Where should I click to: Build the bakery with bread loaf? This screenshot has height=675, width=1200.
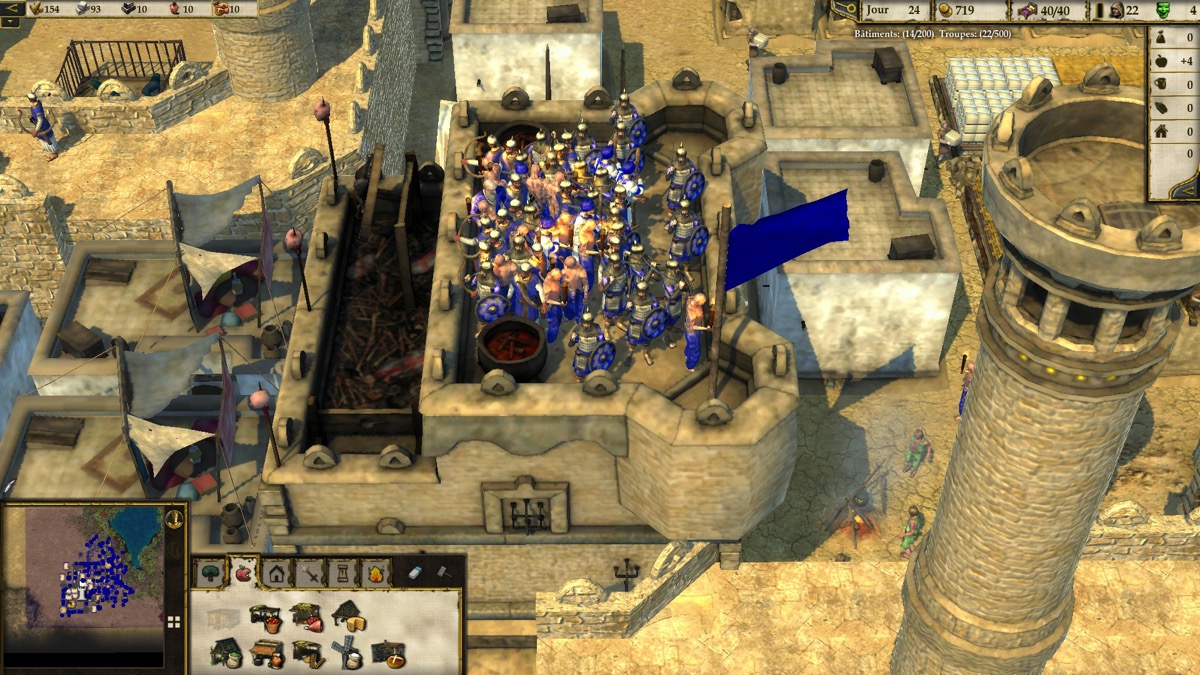[388, 654]
